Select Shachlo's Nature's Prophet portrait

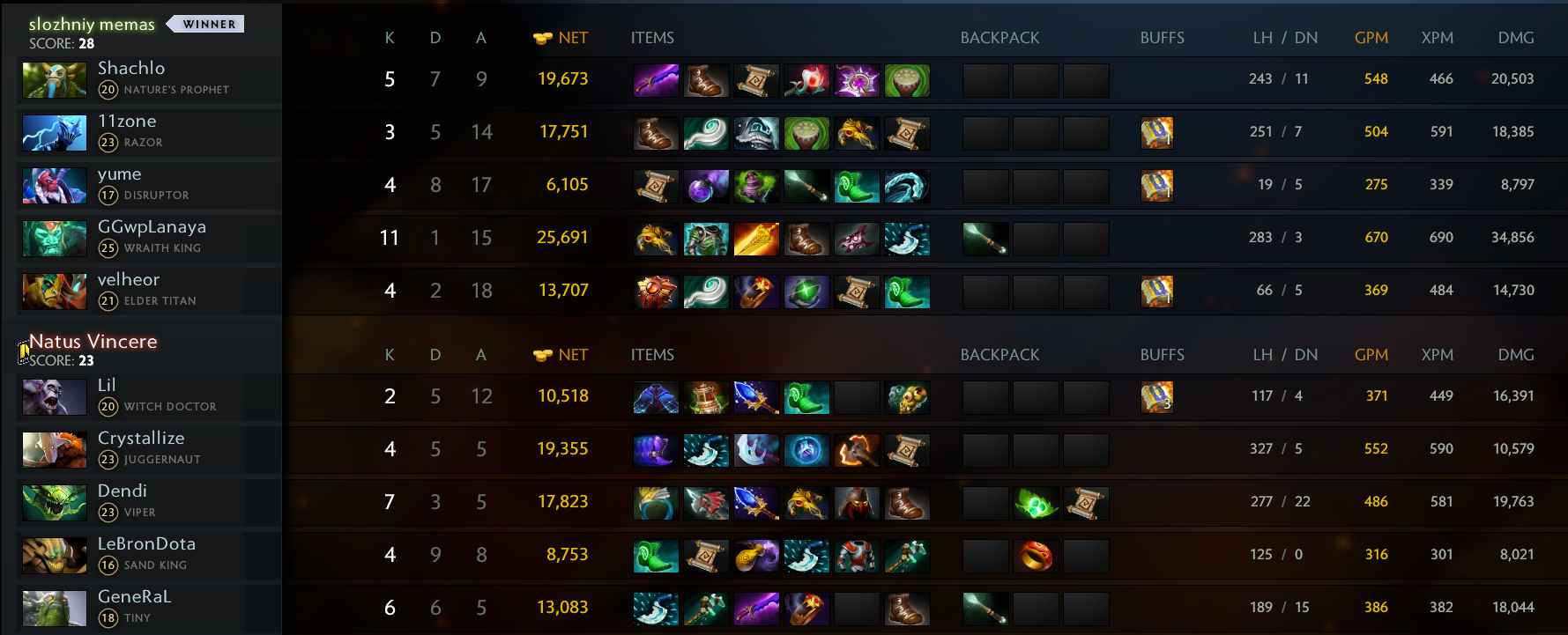[54, 80]
